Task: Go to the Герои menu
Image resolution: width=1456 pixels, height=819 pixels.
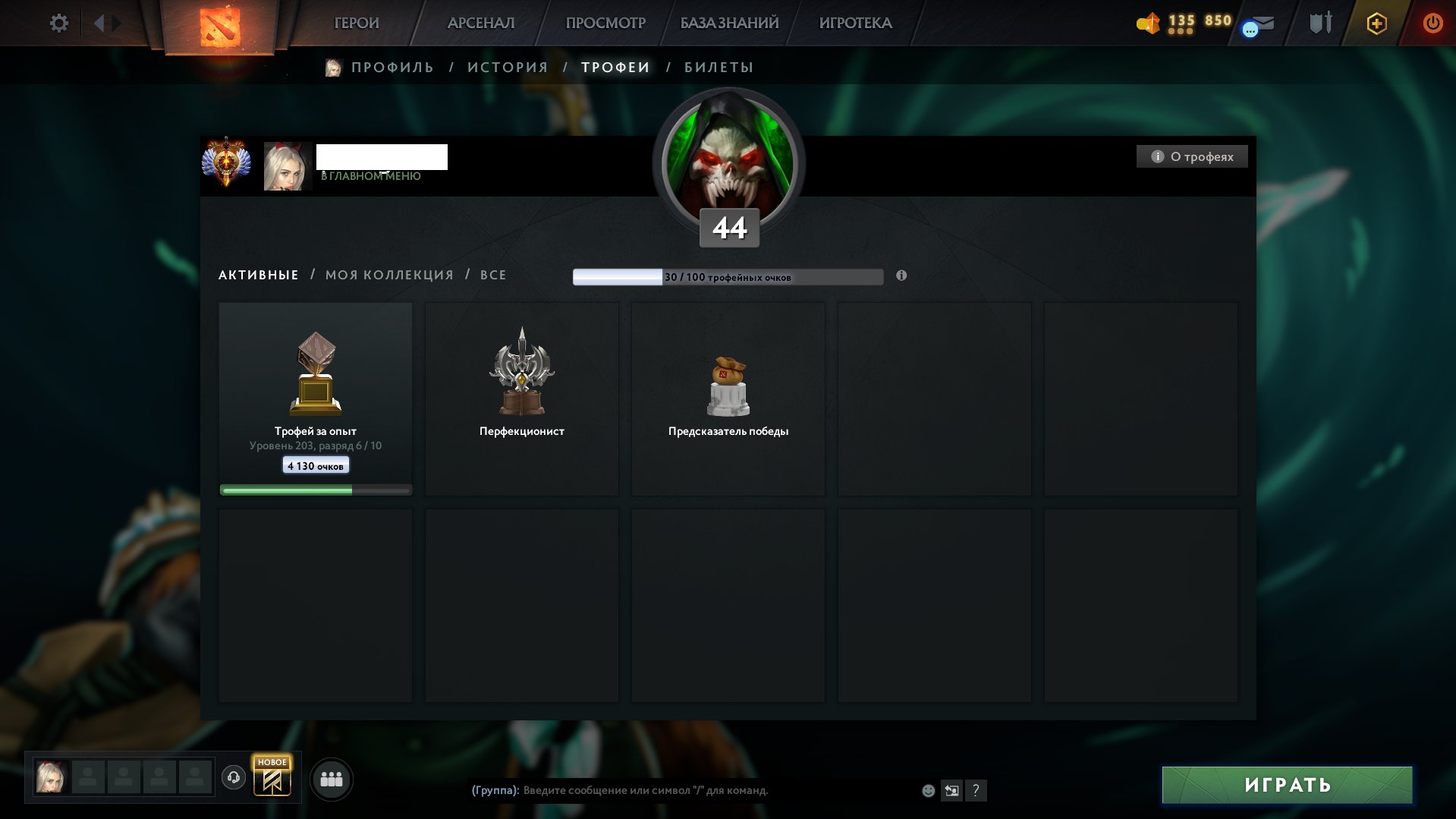Action: coord(357,24)
